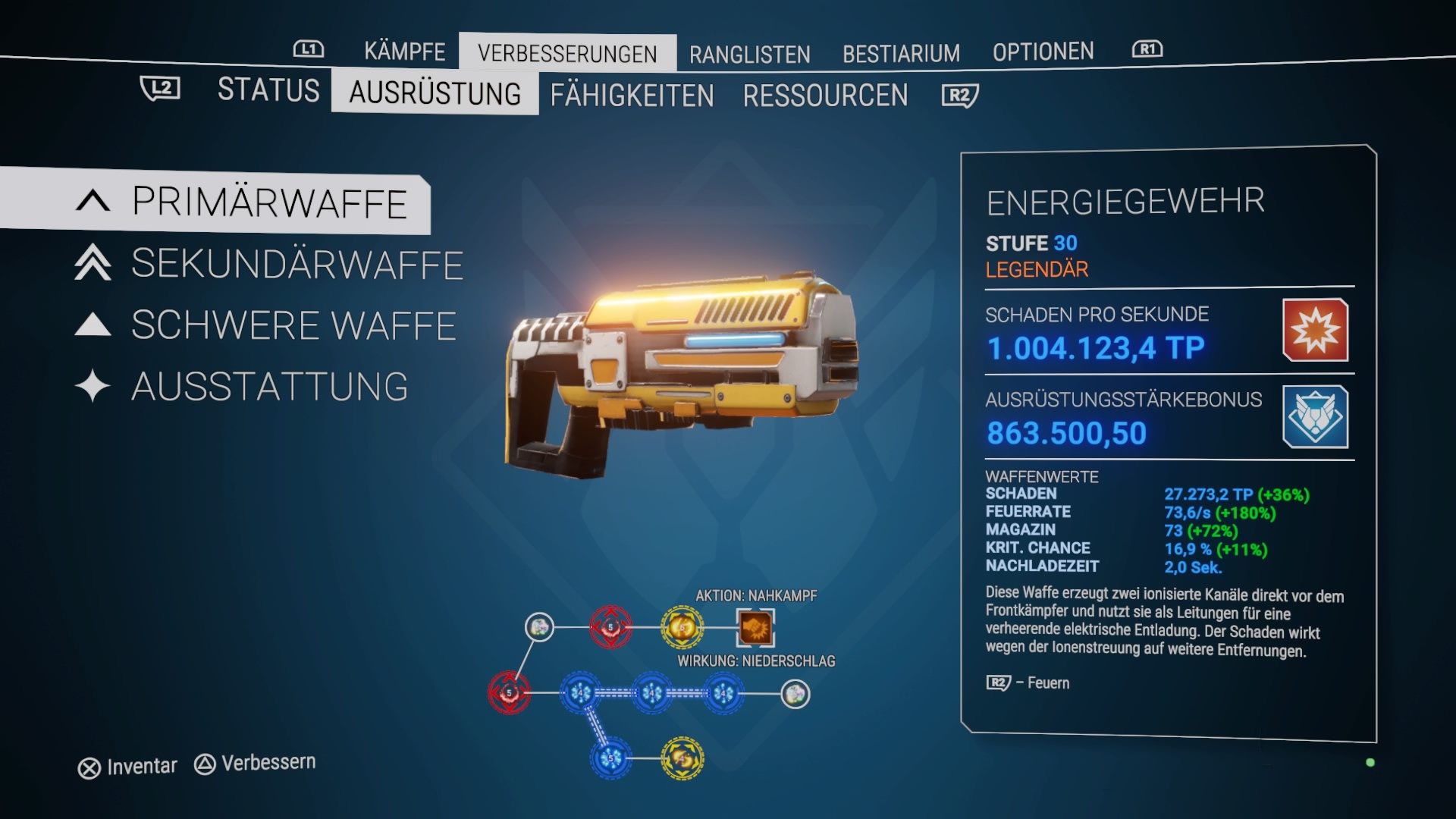This screenshot has height=819, width=1456.
Task: Open the Bestiarium menu
Action: (901, 53)
